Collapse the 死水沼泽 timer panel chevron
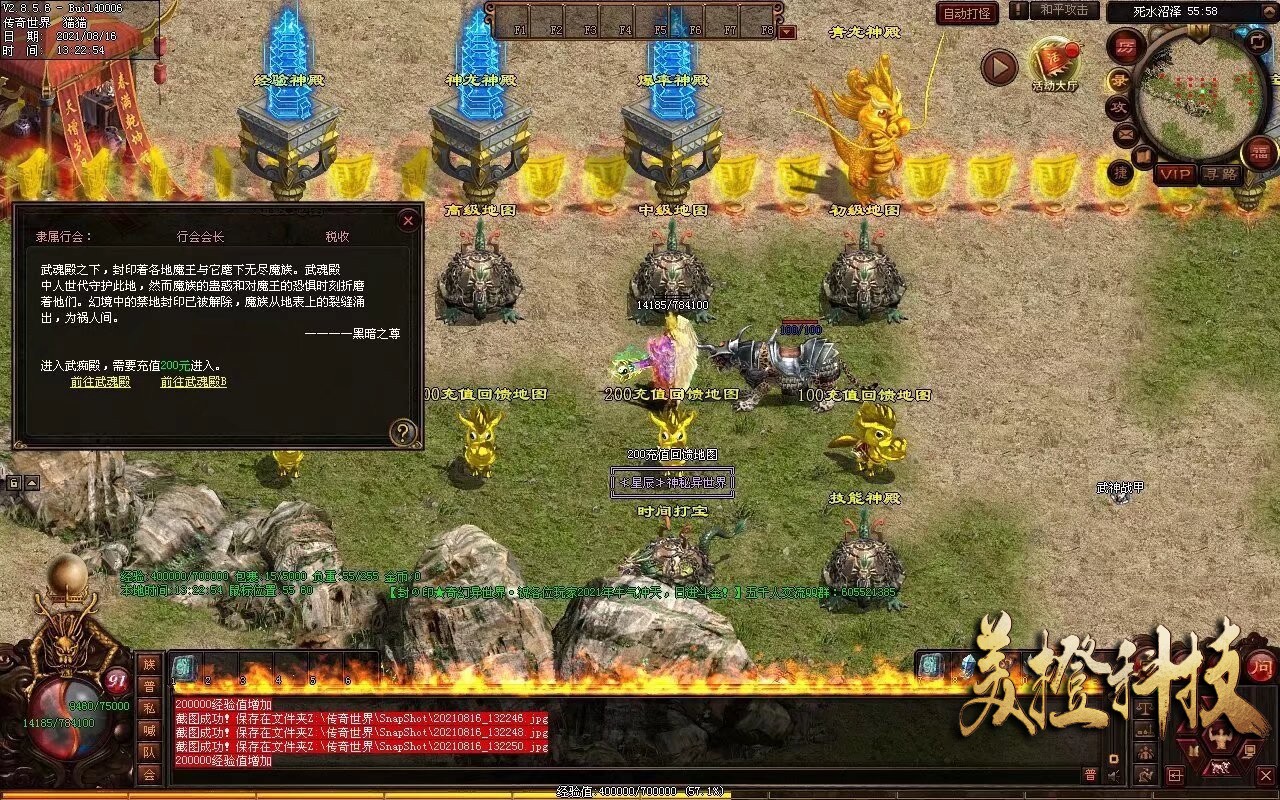1280x800 pixels. coord(1267,10)
